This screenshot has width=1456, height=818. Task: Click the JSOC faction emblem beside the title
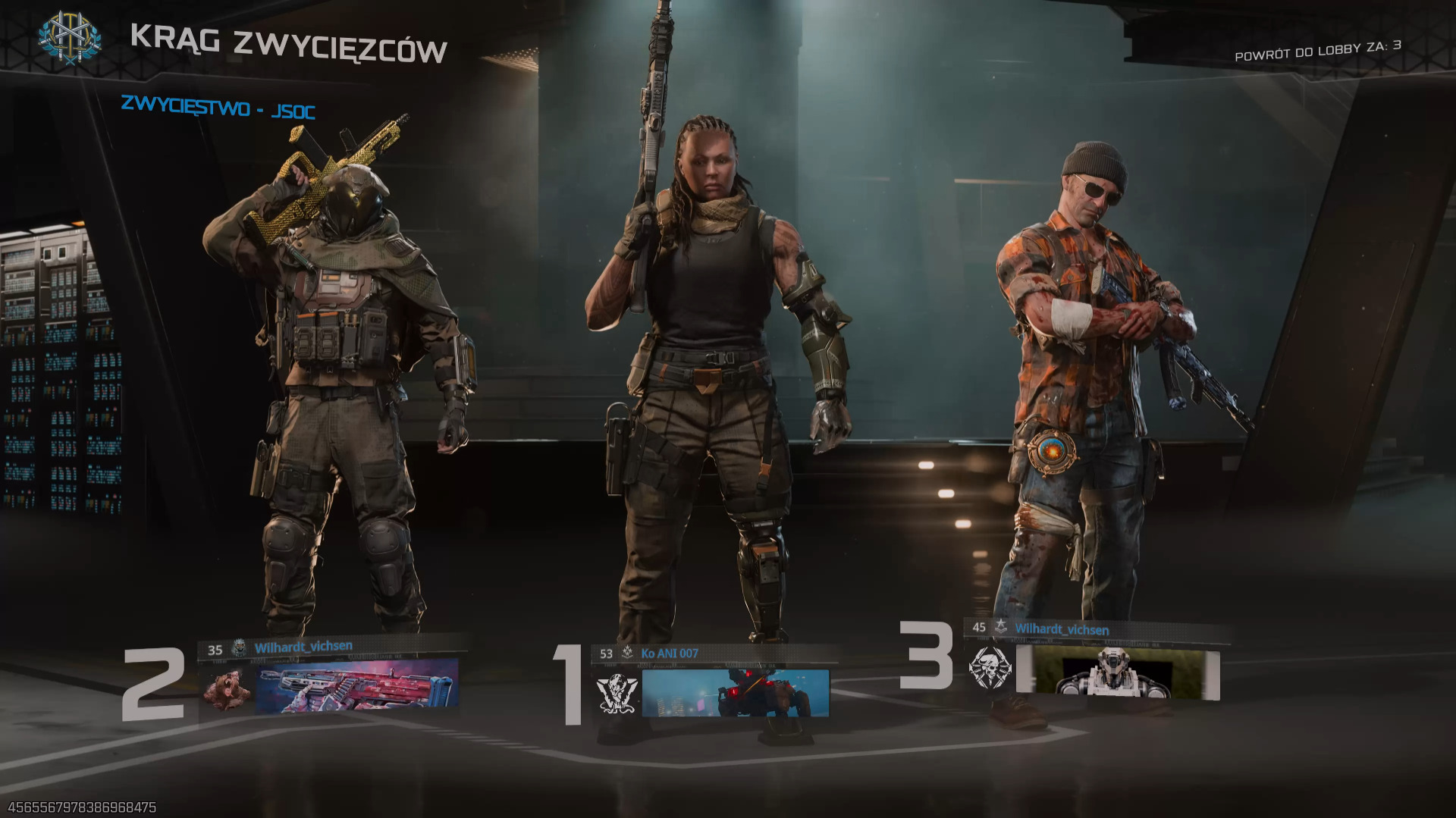70,38
